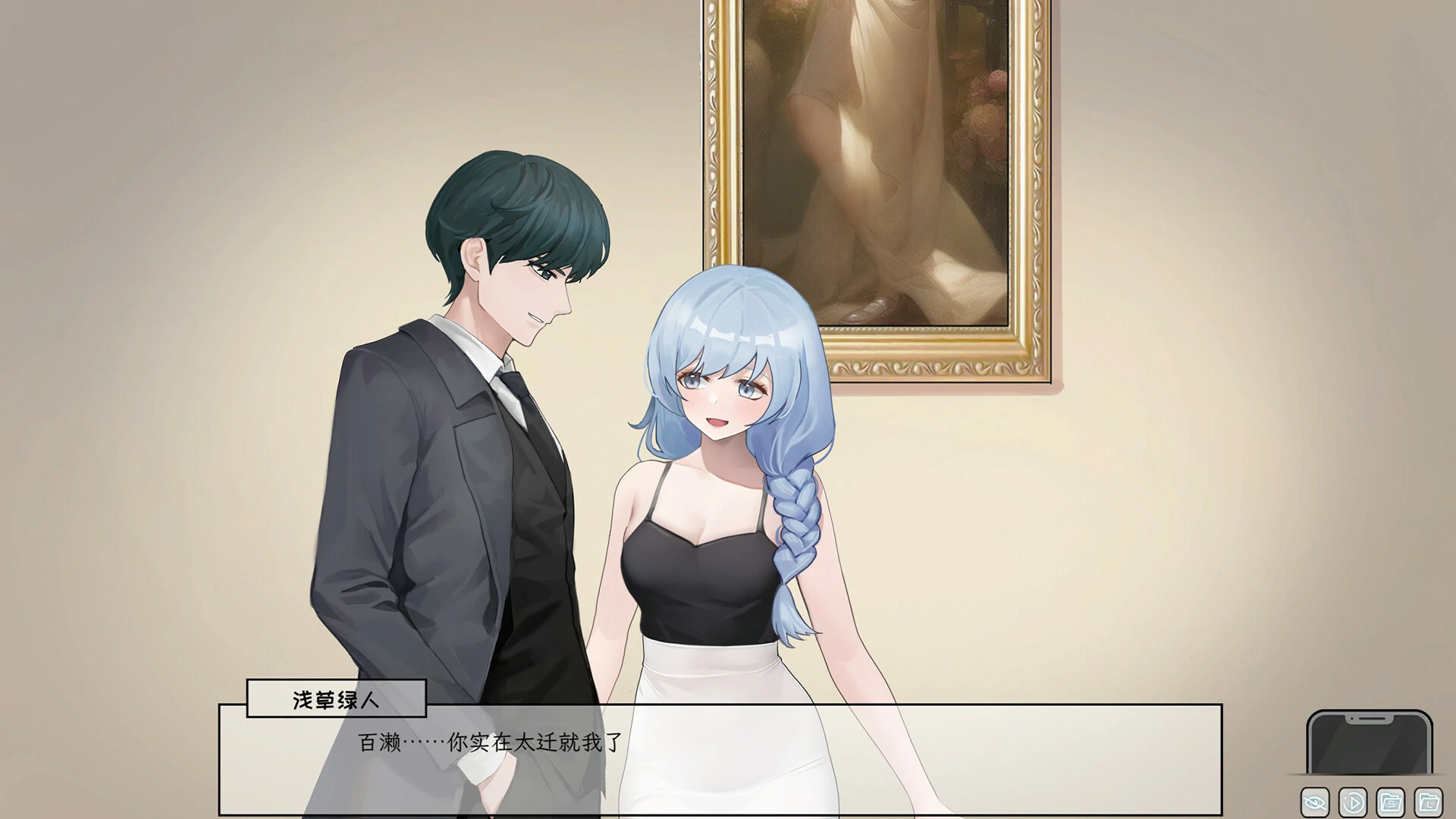Load a previous save using the L folder button

pyautogui.click(x=1429, y=802)
